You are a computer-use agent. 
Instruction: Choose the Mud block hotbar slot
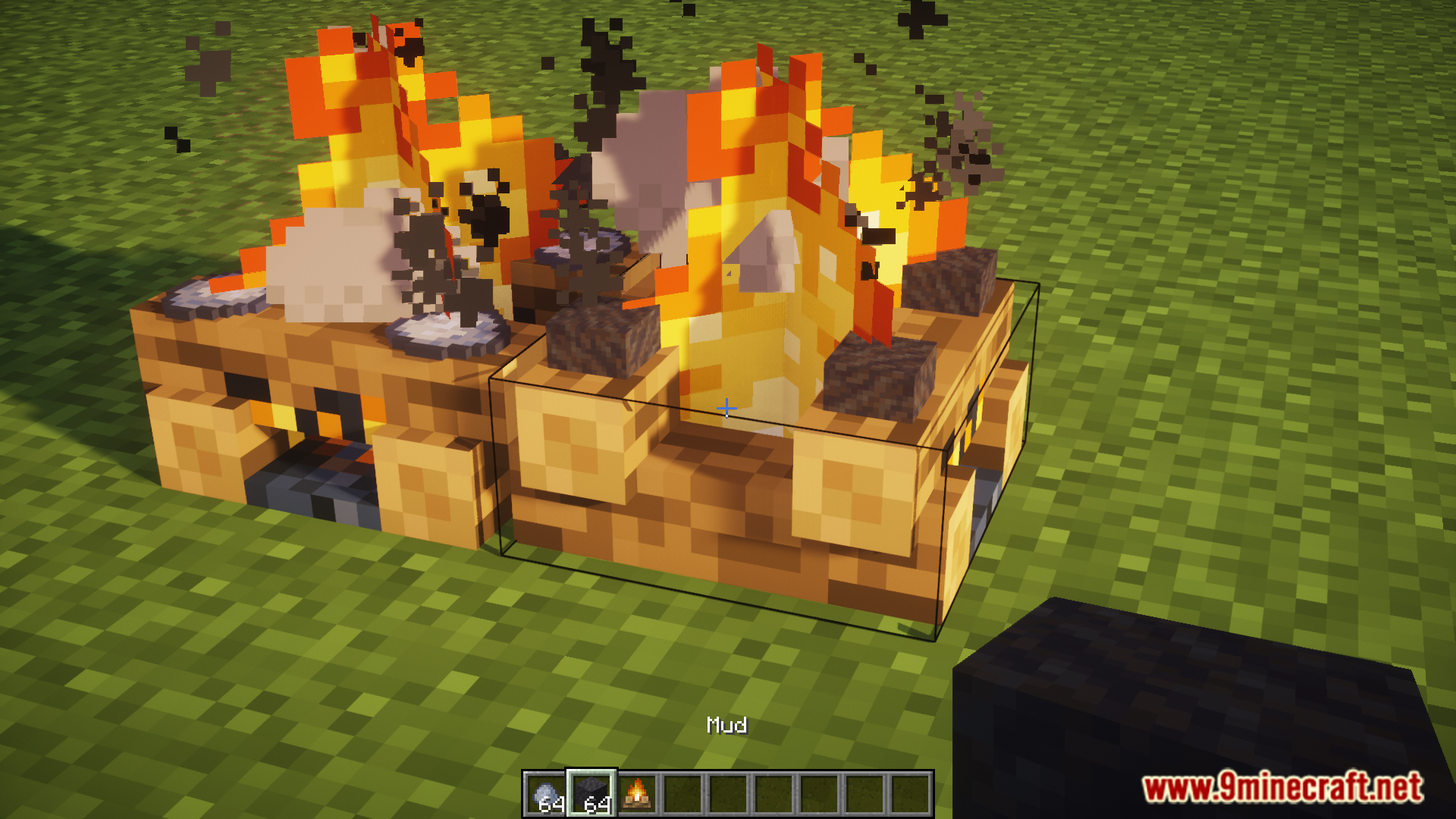click(591, 795)
